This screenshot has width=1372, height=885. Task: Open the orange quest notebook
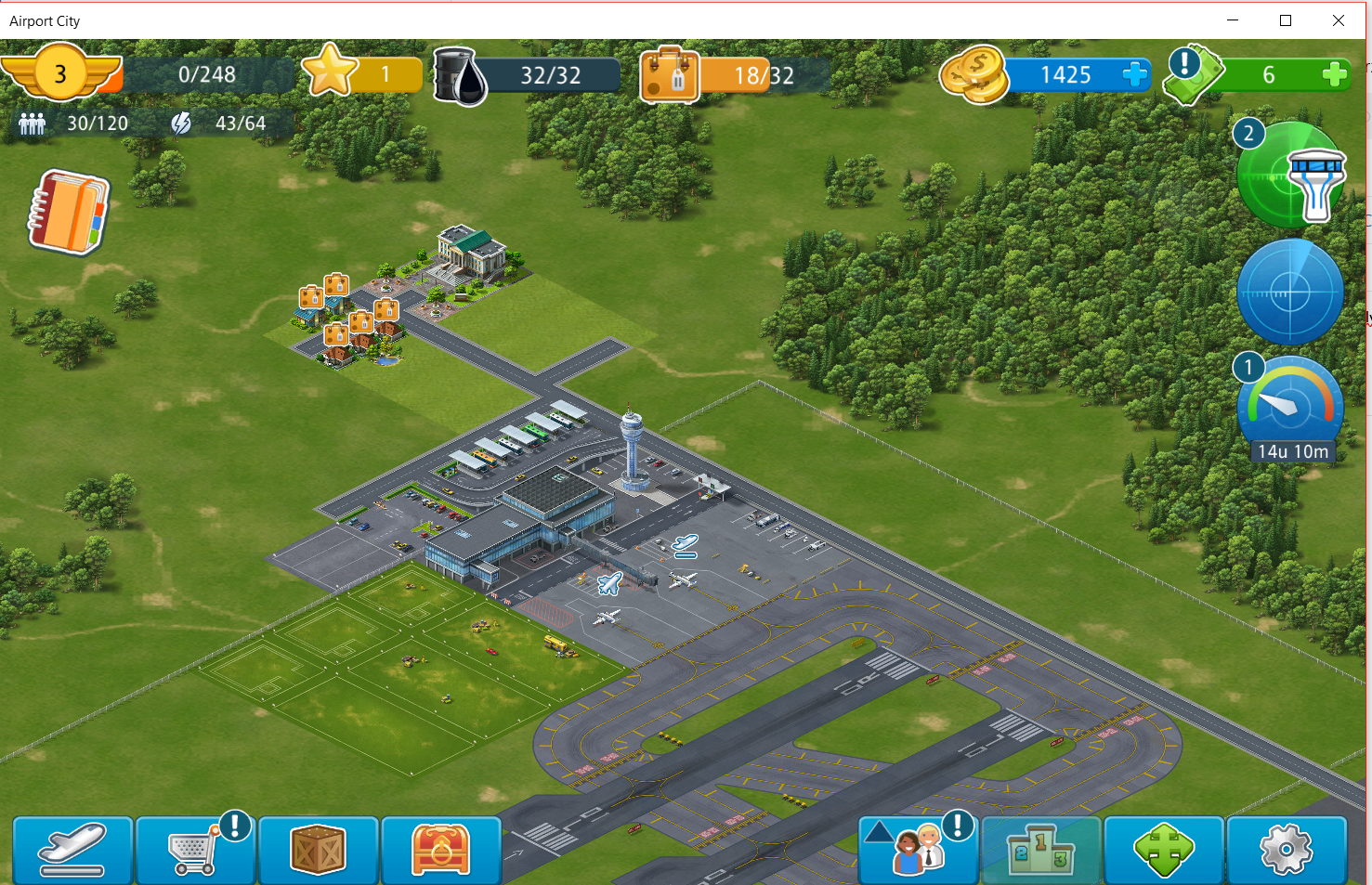click(x=68, y=212)
